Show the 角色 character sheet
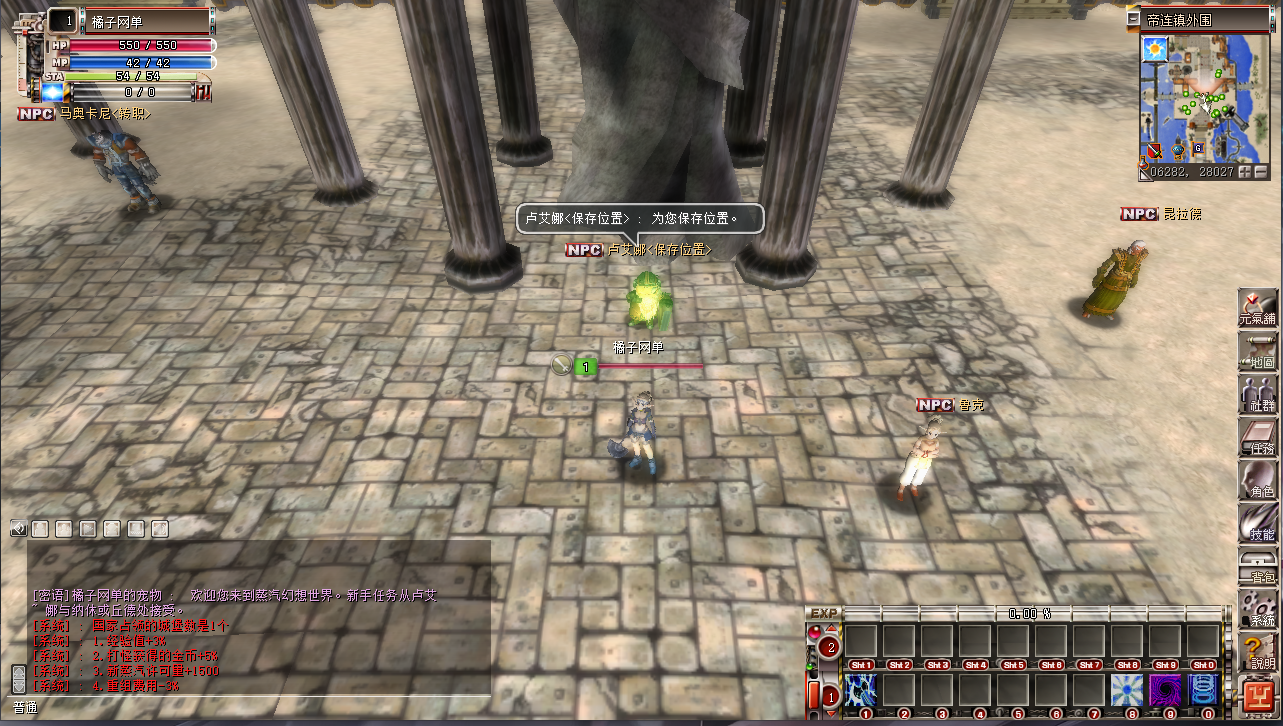Image resolution: width=1283 pixels, height=726 pixels. click(x=1257, y=478)
